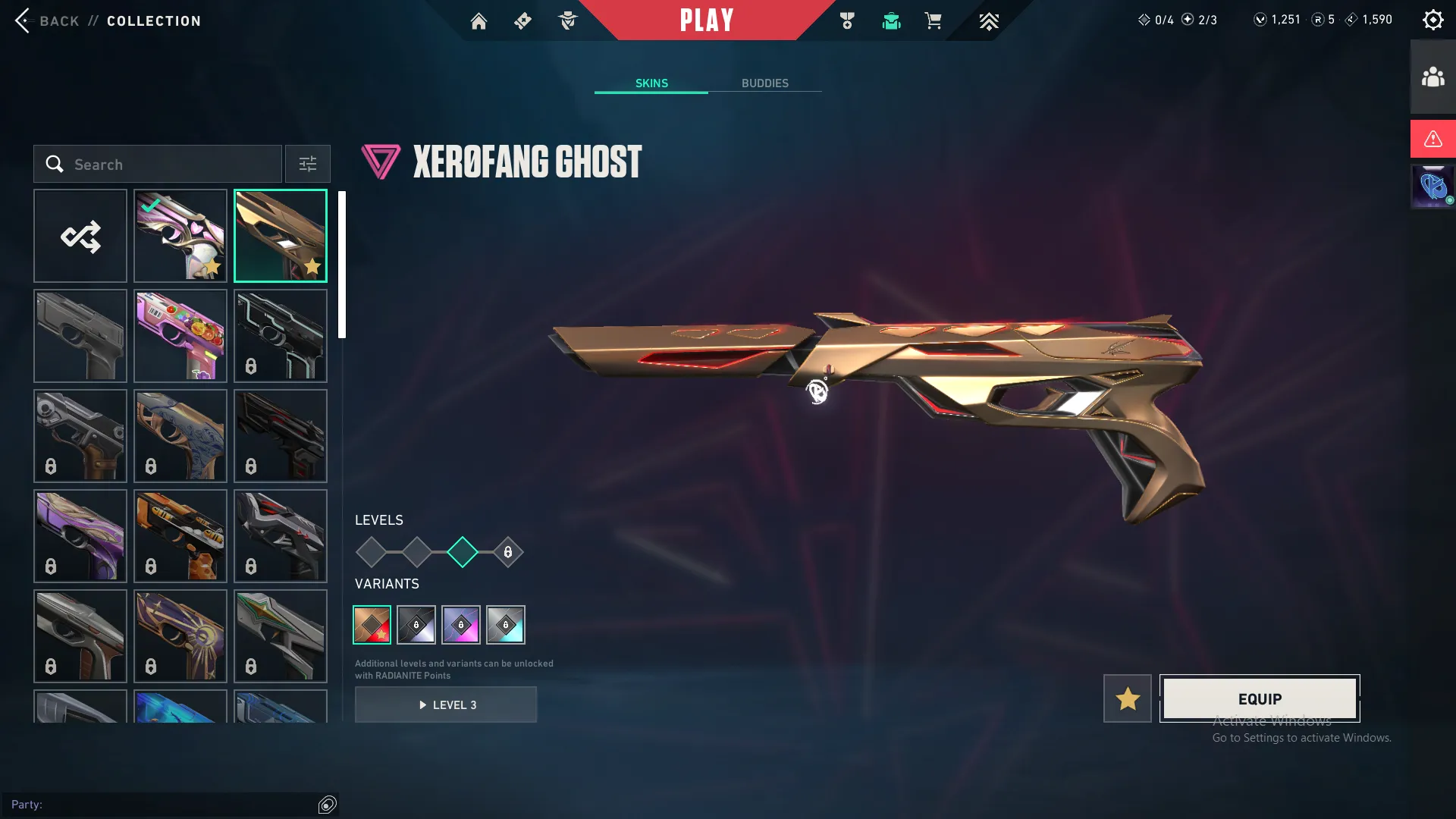Click inside the skin search field
Image resolution: width=1456 pixels, height=819 pixels.
159,164
